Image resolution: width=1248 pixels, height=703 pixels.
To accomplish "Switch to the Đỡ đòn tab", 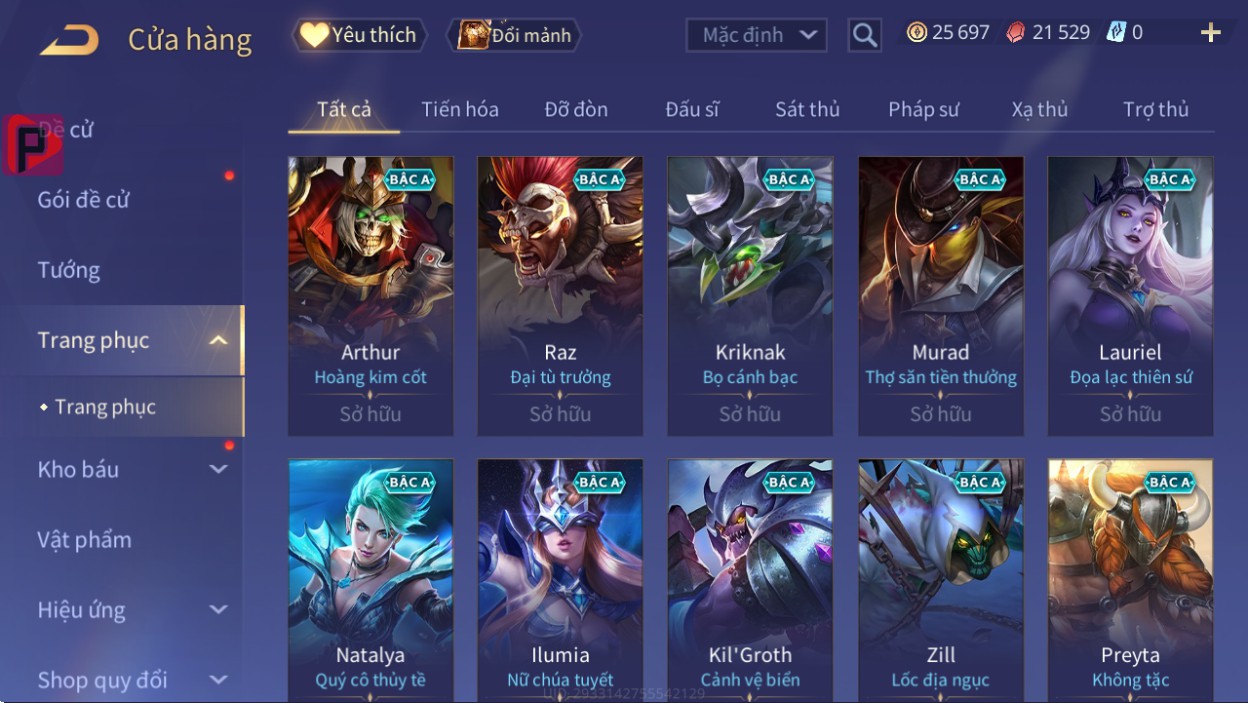I will [576, 109].
